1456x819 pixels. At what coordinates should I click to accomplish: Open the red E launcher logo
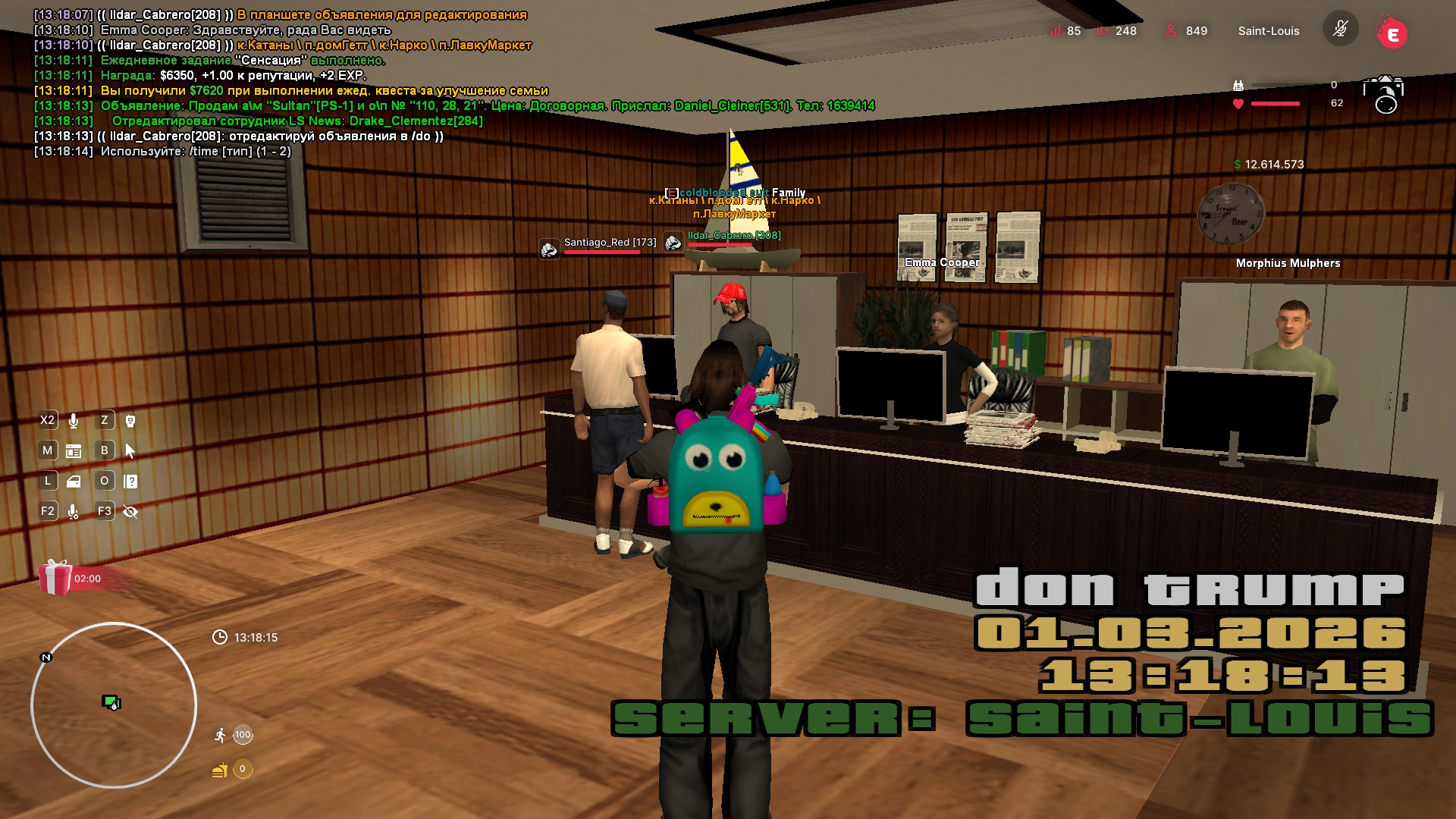(1392, 33)
